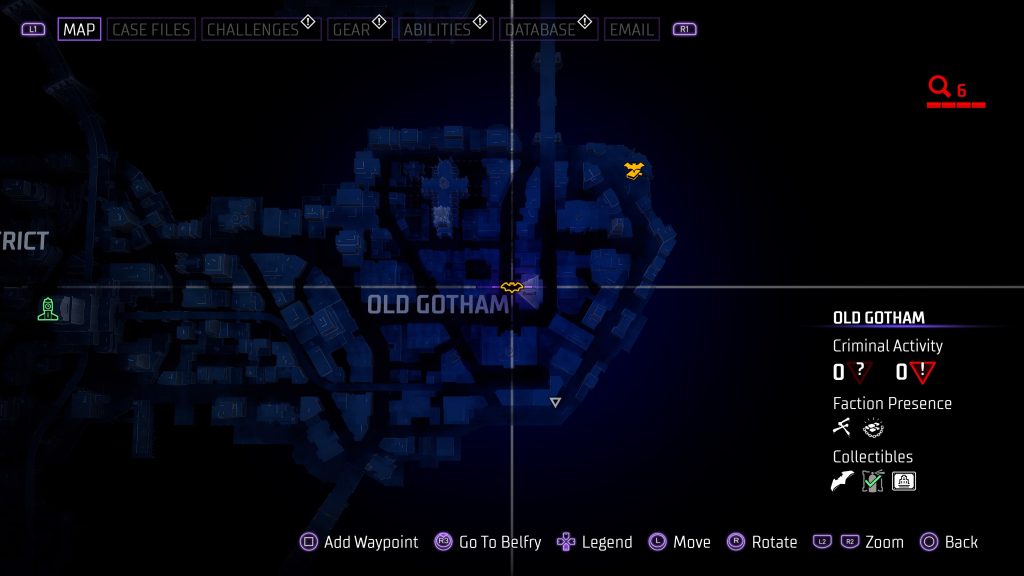Select the Map tab
This screenshot has width=1024, height=576.
79,29
